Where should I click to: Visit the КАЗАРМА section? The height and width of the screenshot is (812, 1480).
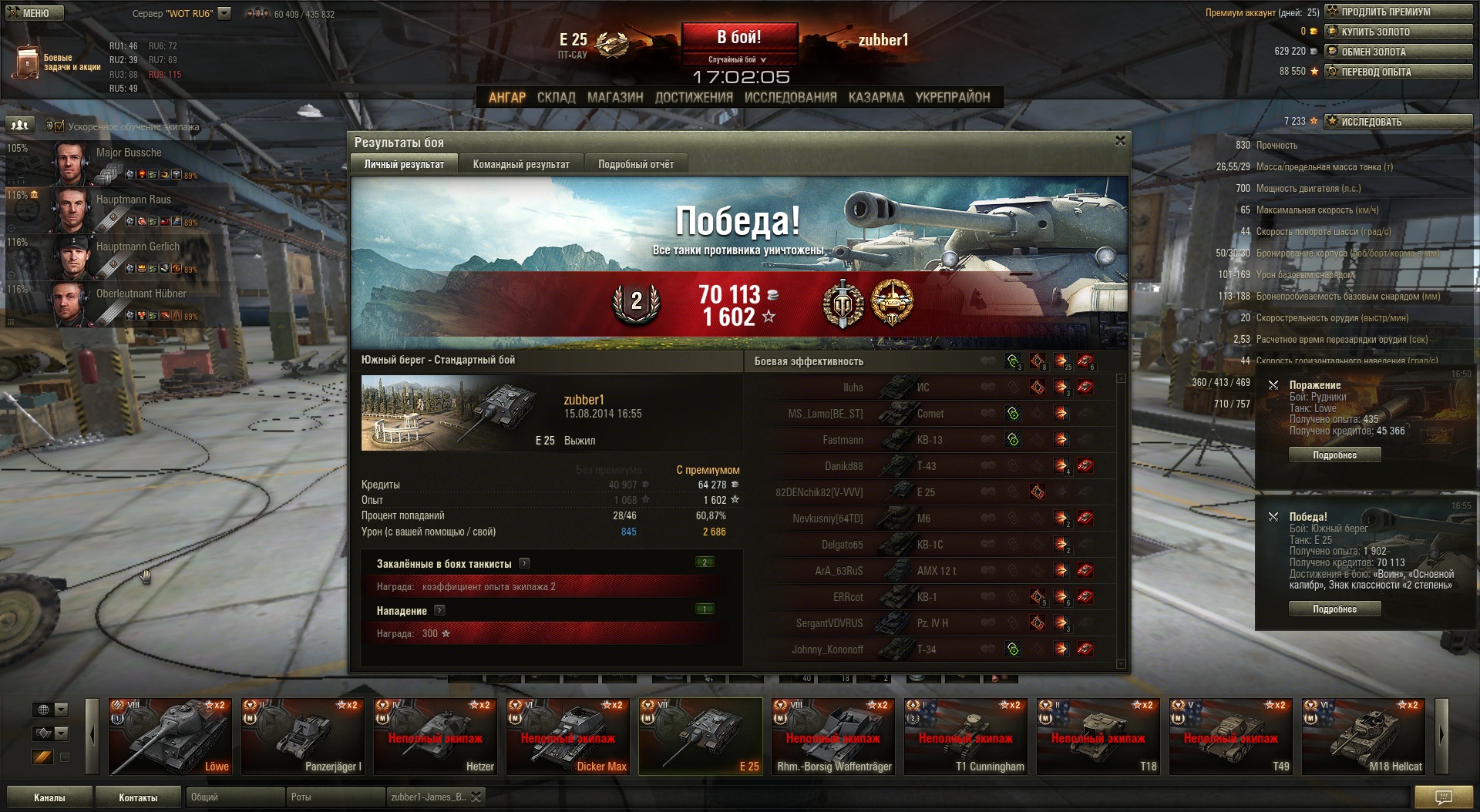click(x=876, y=98)
